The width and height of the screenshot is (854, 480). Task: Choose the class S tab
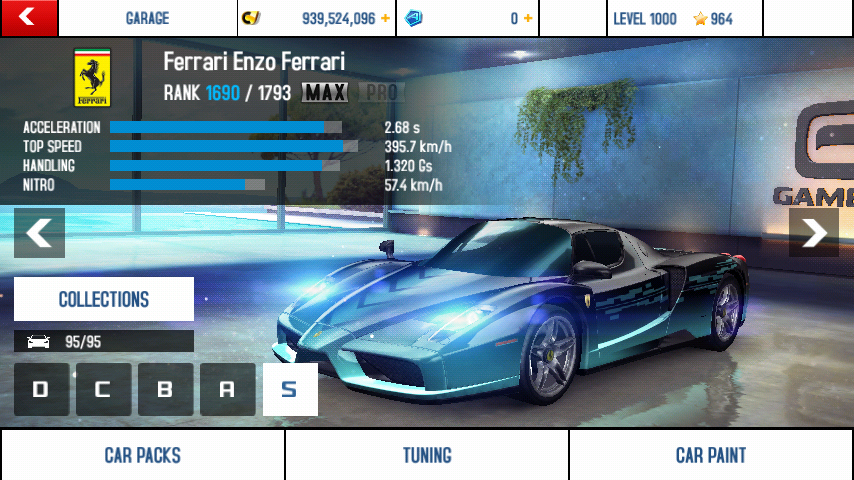290,390
